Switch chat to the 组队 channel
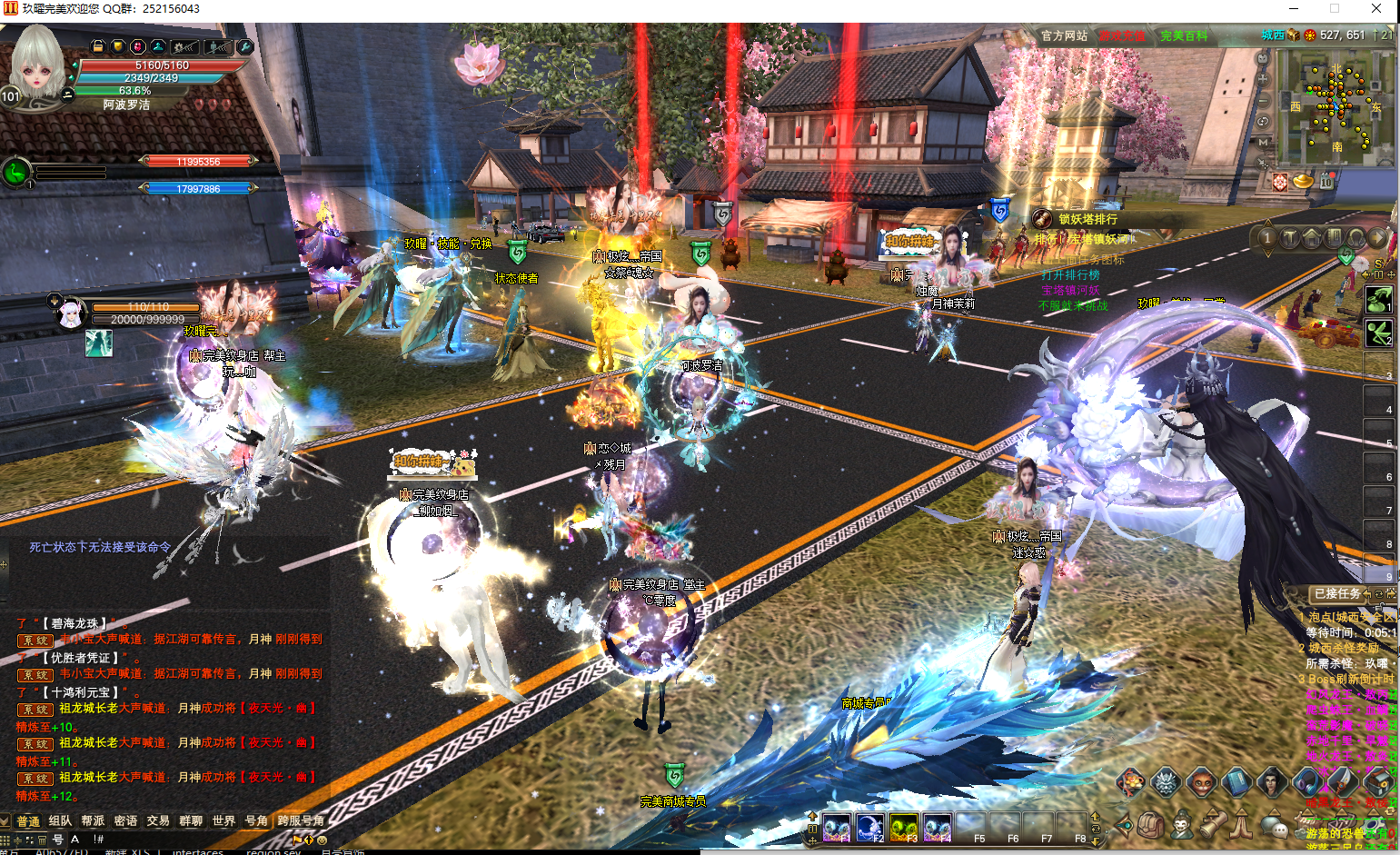This screenshot has width=1400, height=855. coord(60,820)
